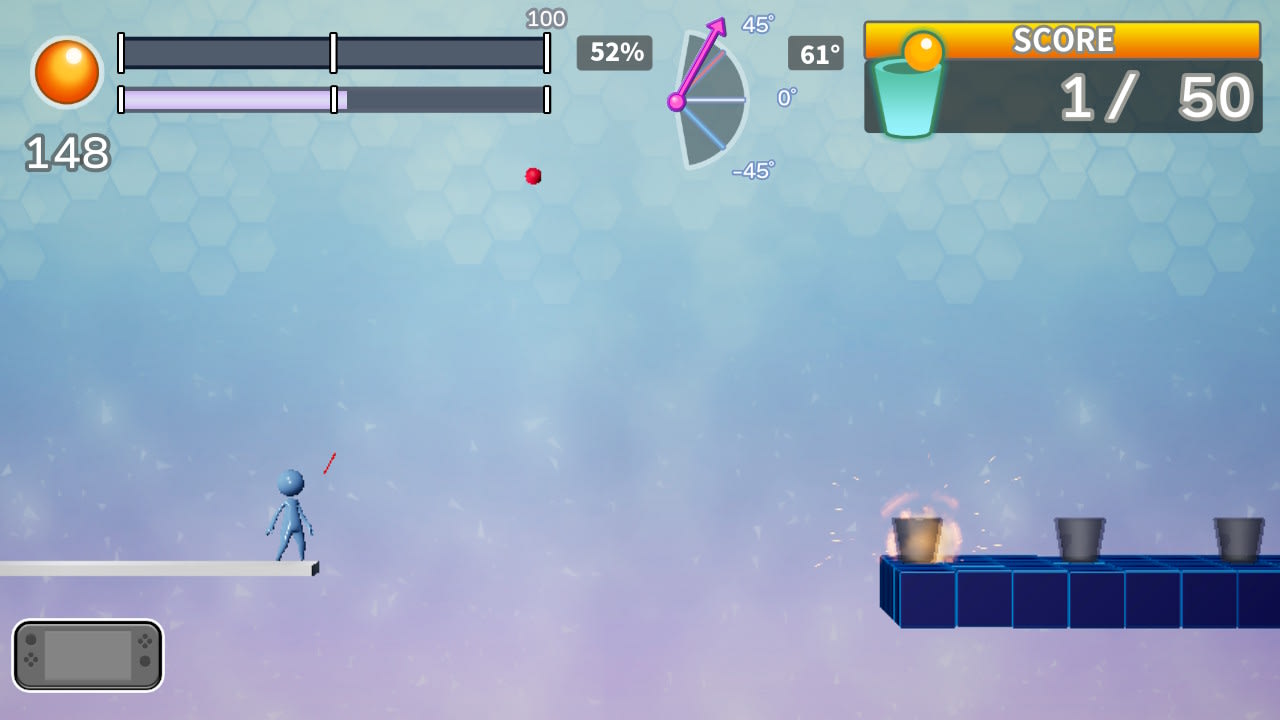
Task: Toggle the 61° angle display
Action: (x=815, y=54)
